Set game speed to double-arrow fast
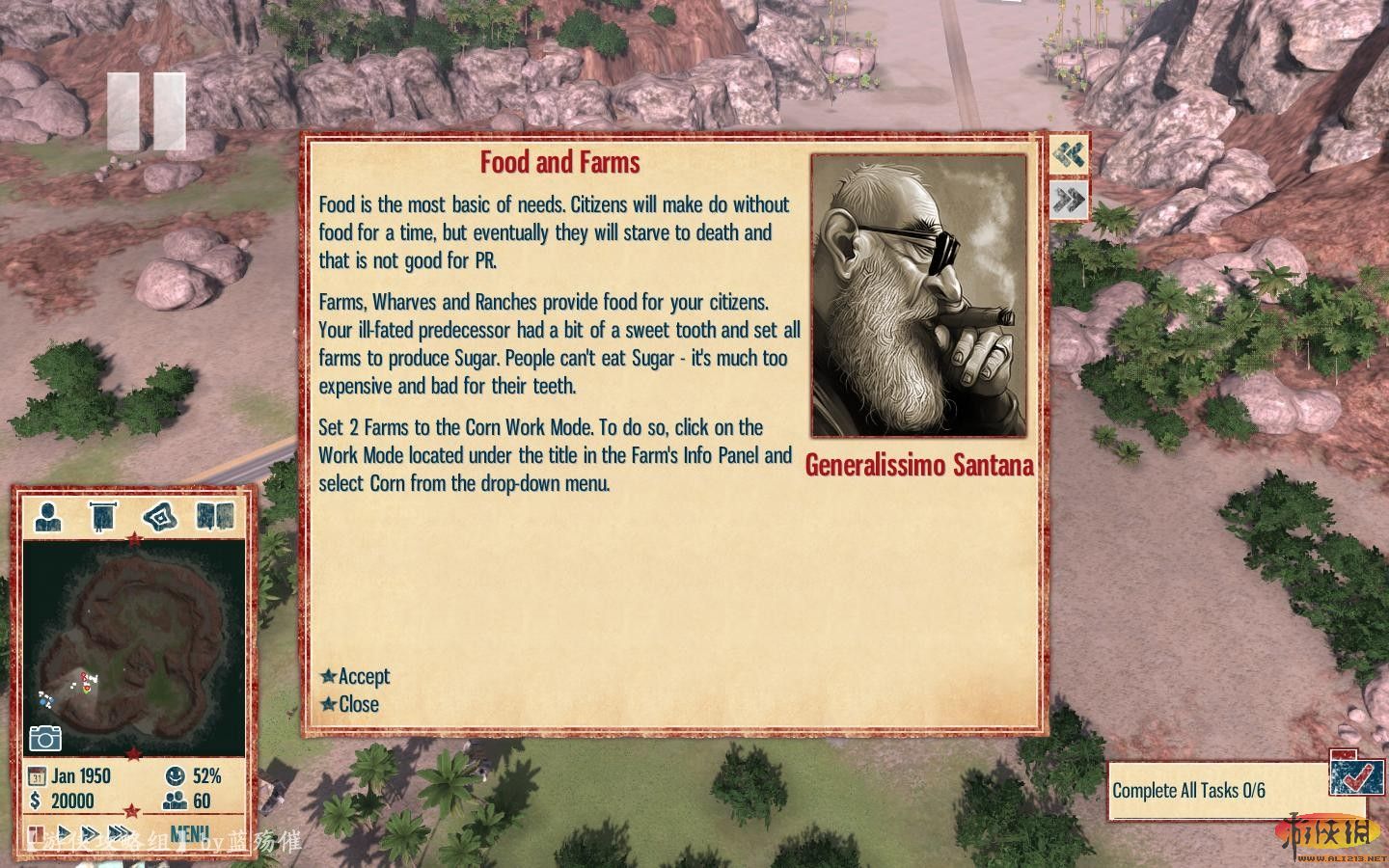The height and width of the screenshot is (868, 1389). 91,833
